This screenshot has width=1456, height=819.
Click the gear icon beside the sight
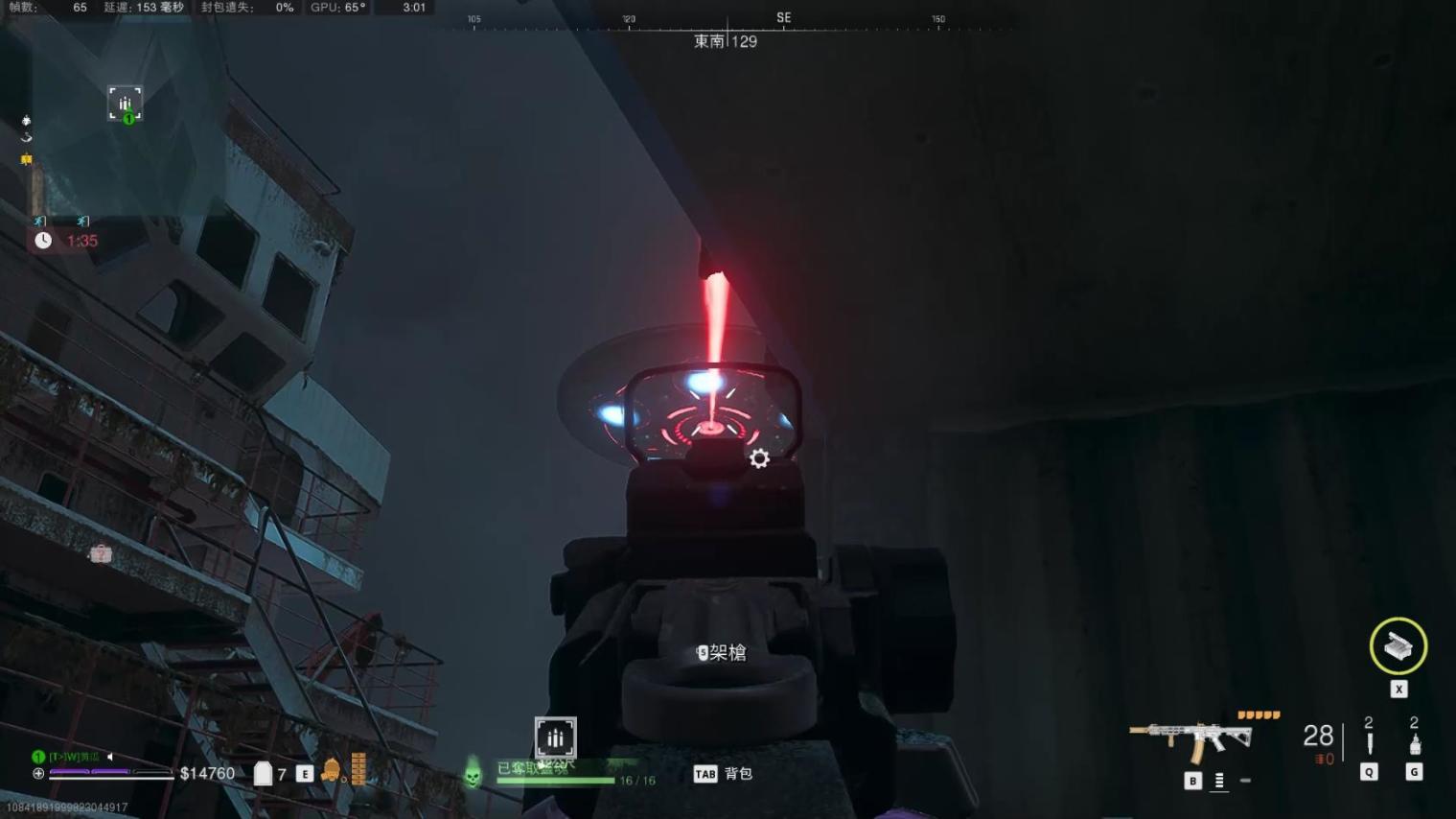[x=759, y=458]
